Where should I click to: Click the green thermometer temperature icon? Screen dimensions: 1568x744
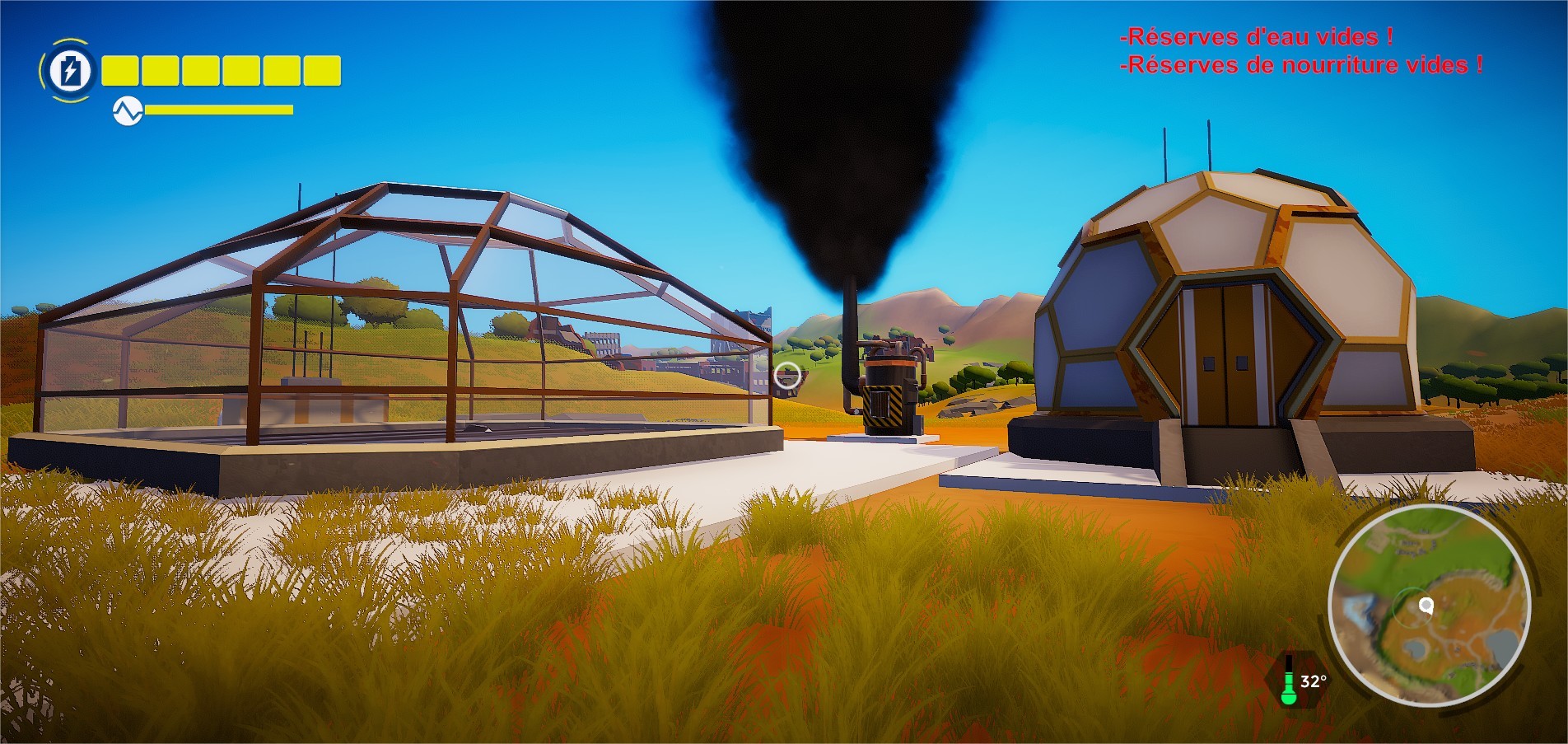[x=1289, y=681]
